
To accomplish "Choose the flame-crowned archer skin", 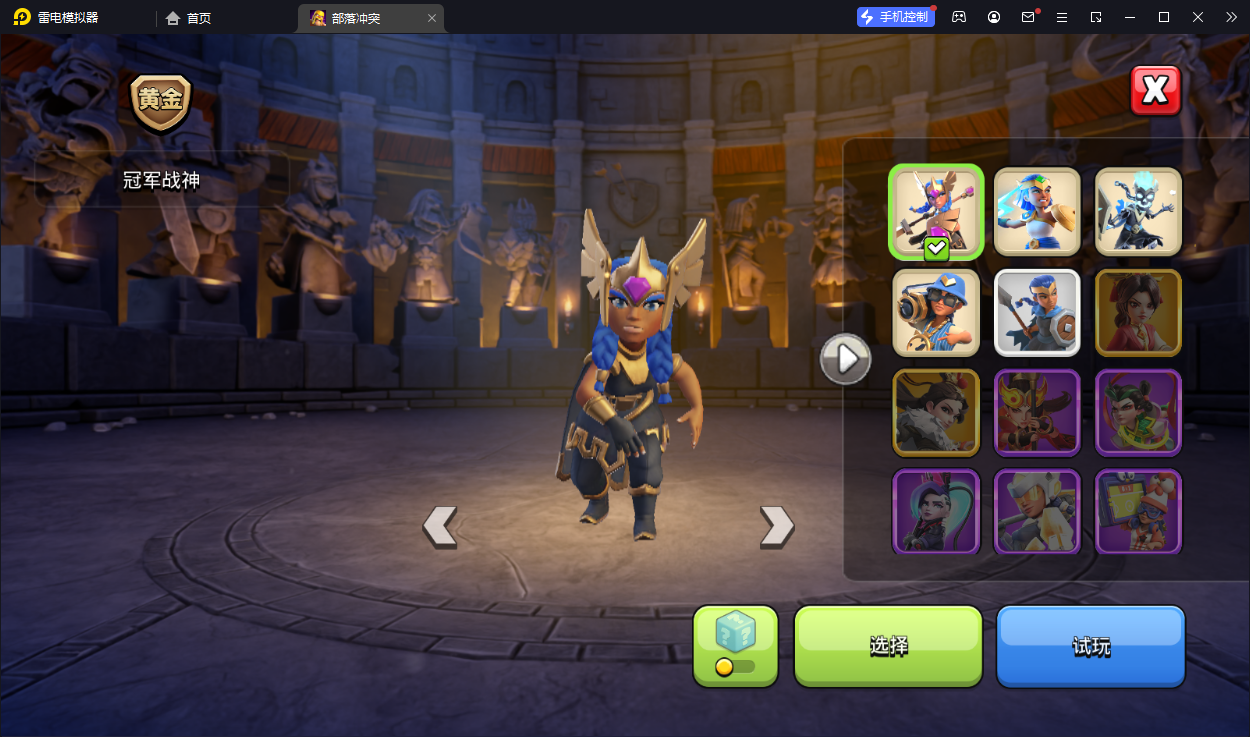I will point(1037,412).
